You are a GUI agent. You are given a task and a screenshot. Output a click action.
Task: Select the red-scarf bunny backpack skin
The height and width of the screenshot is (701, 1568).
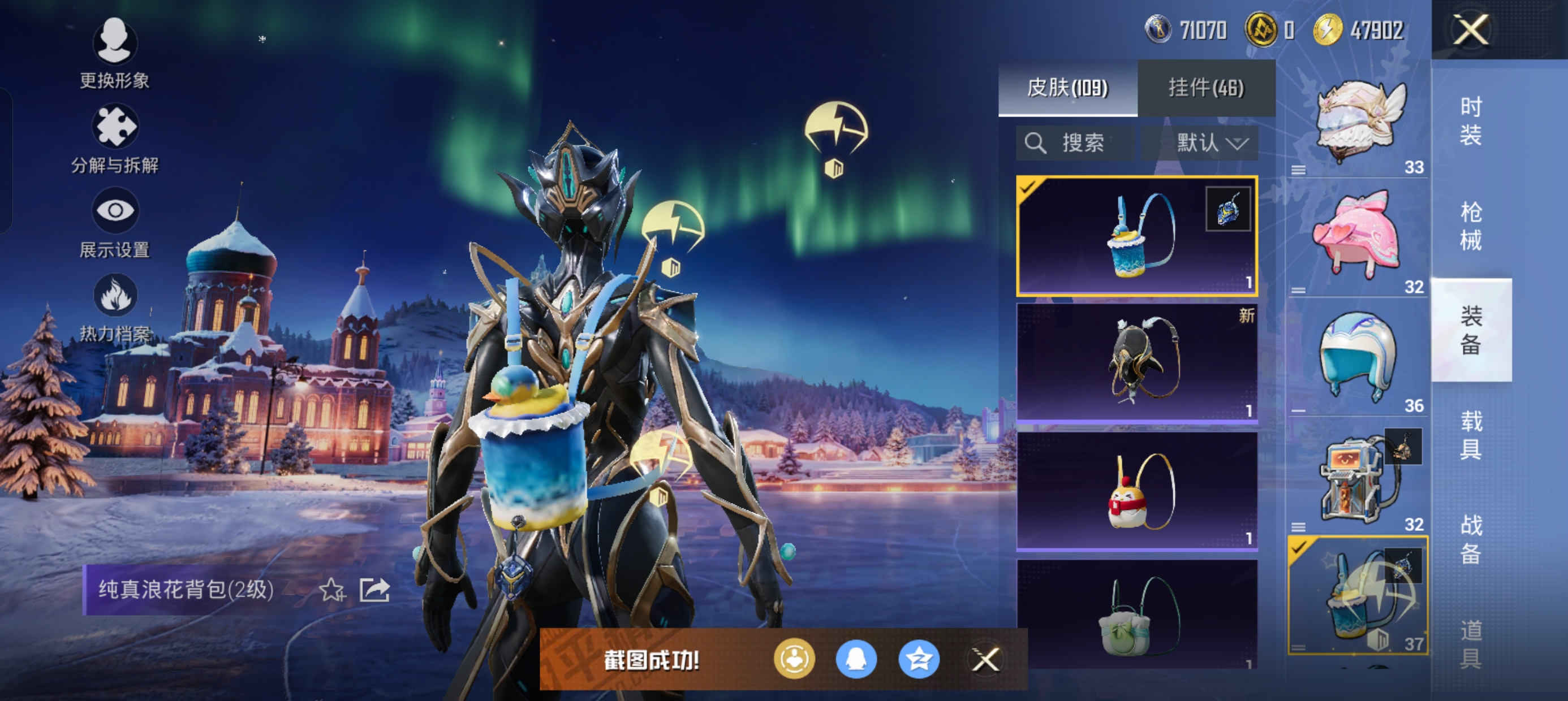[1137, 491]
